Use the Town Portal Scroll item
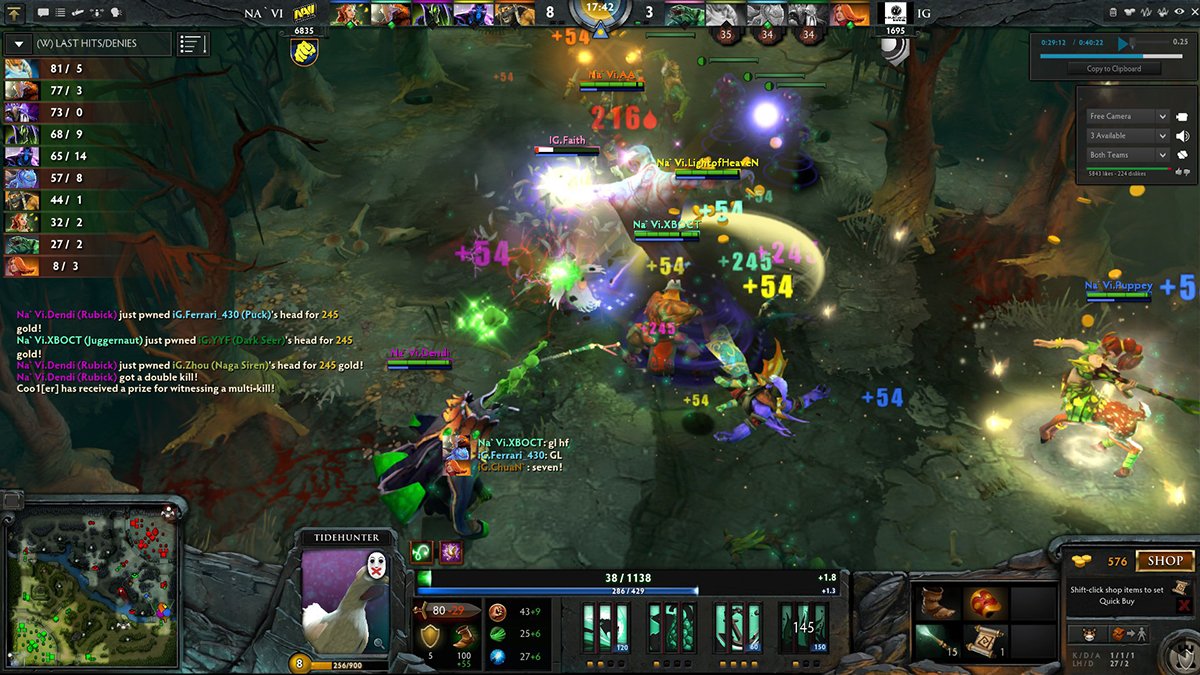This screenshot has width=1200, height=675. pyautogui.click(x=984, y=640)
